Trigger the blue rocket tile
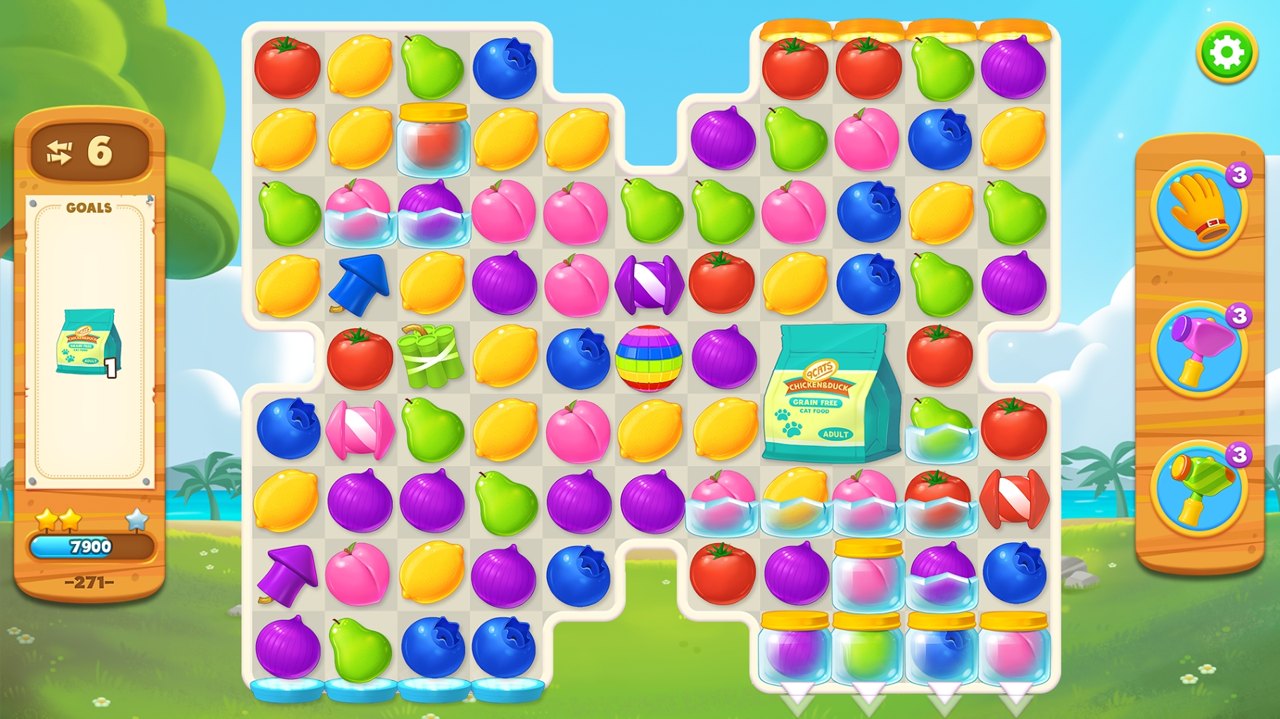 click(x=358, y=283)
